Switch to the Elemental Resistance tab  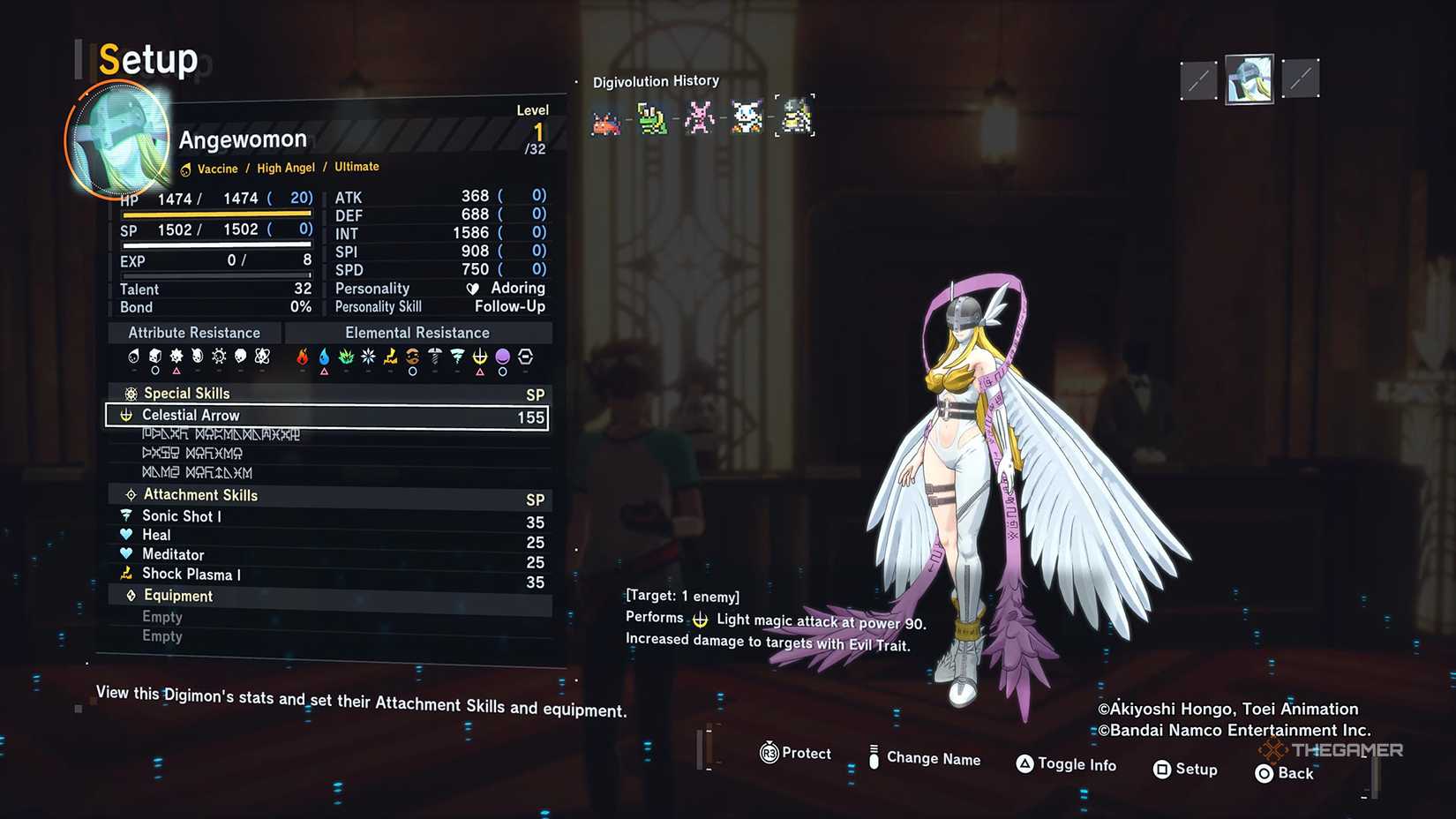[417, 333]
